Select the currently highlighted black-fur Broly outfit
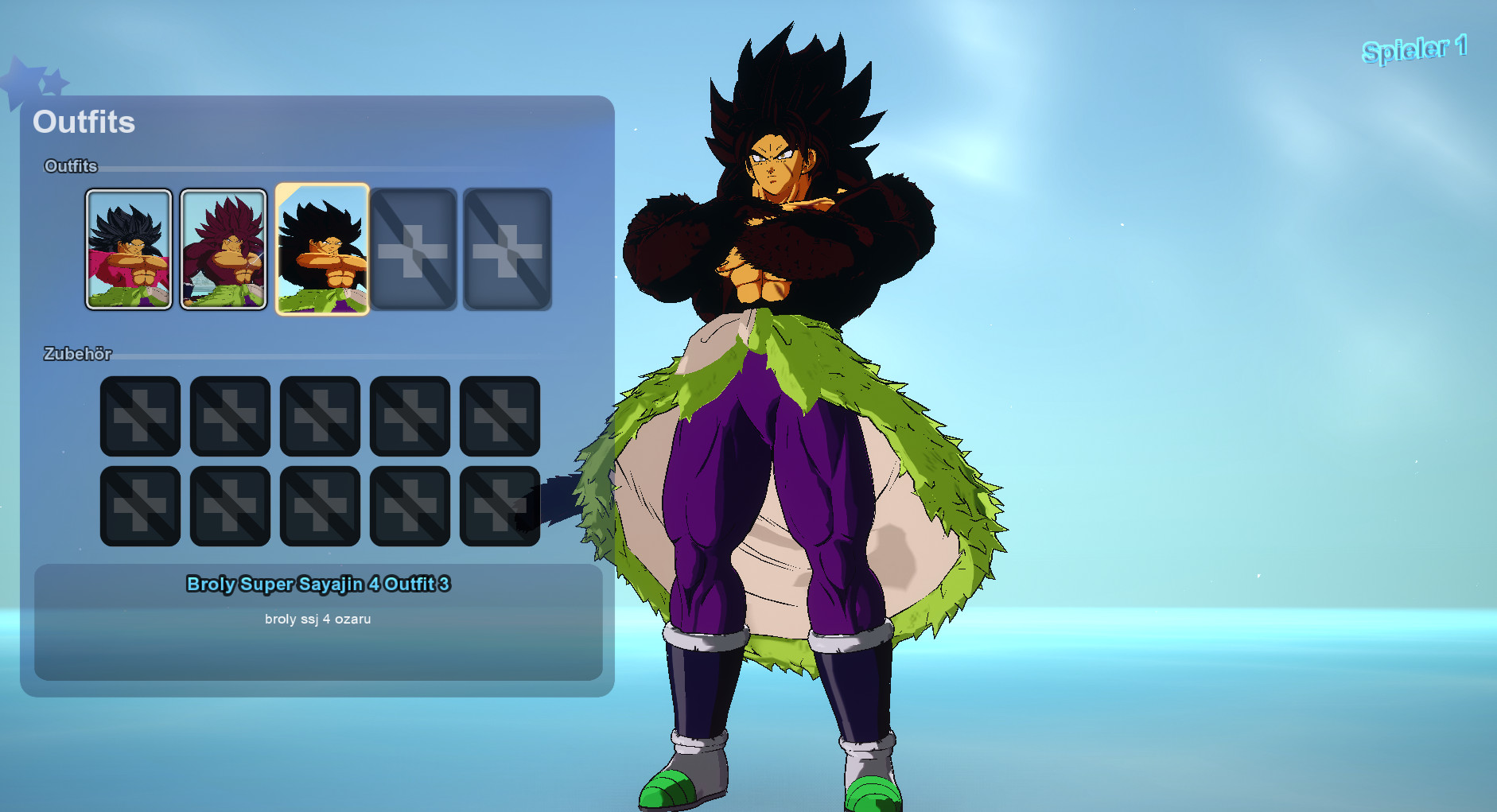The width and height of the screenshot is (1497, 812). 321,249
